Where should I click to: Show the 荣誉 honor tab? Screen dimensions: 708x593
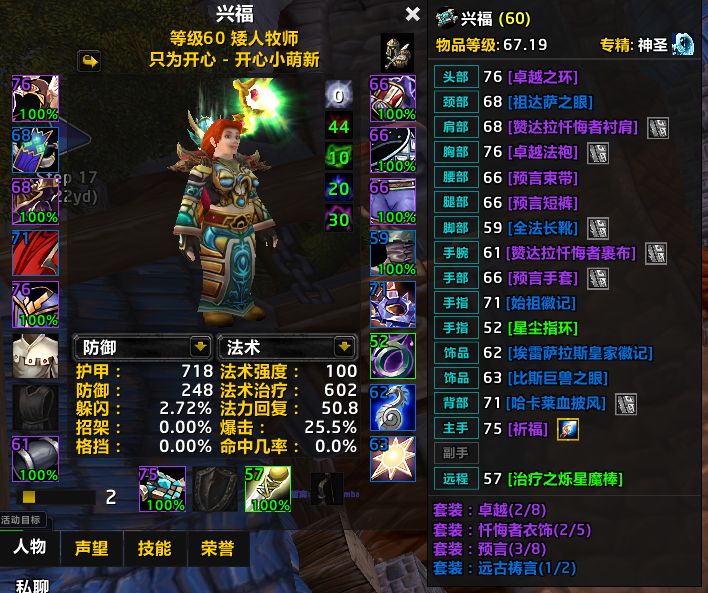click(x=216, y=548)
